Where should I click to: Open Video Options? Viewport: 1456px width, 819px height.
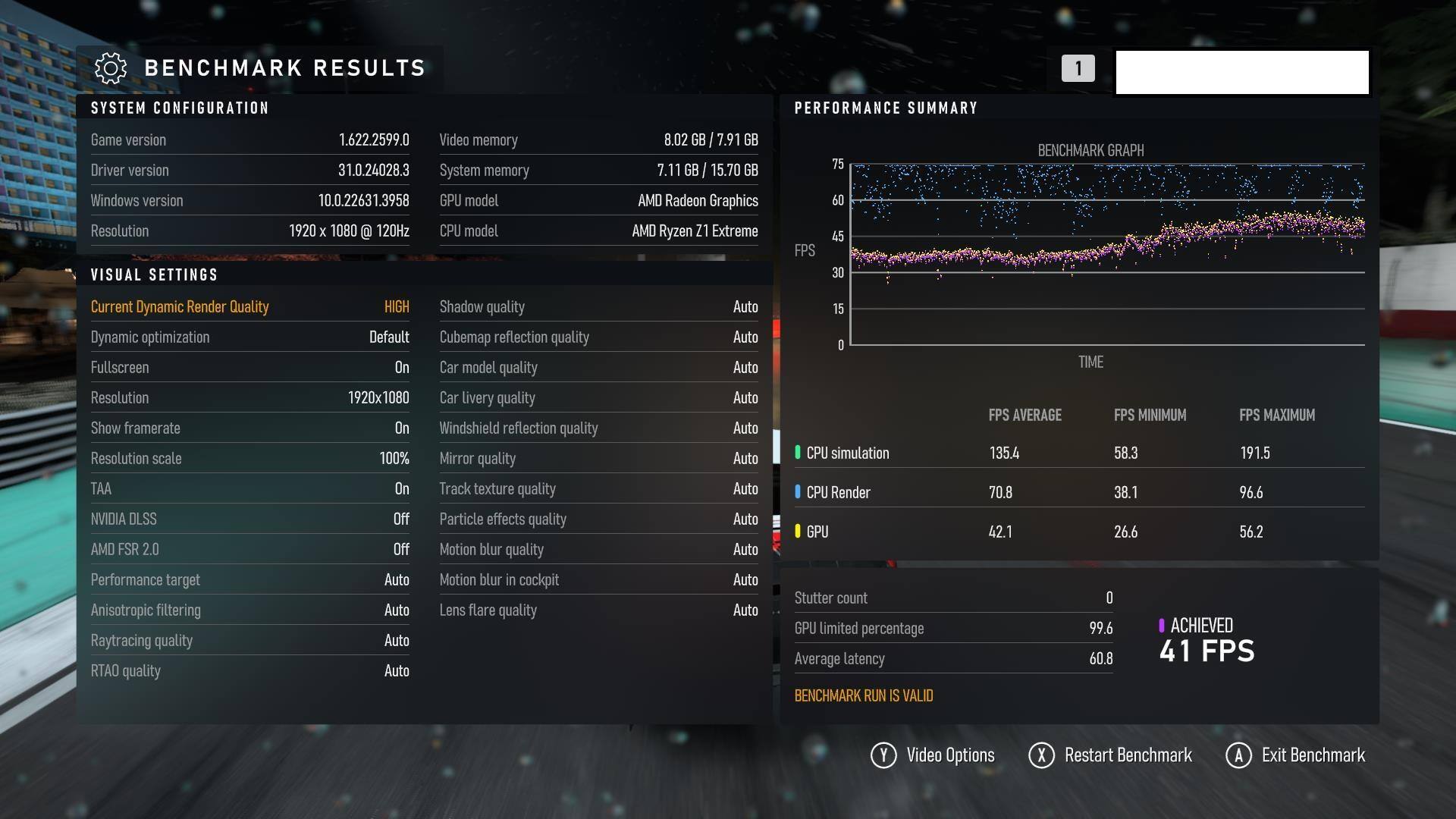934,755
